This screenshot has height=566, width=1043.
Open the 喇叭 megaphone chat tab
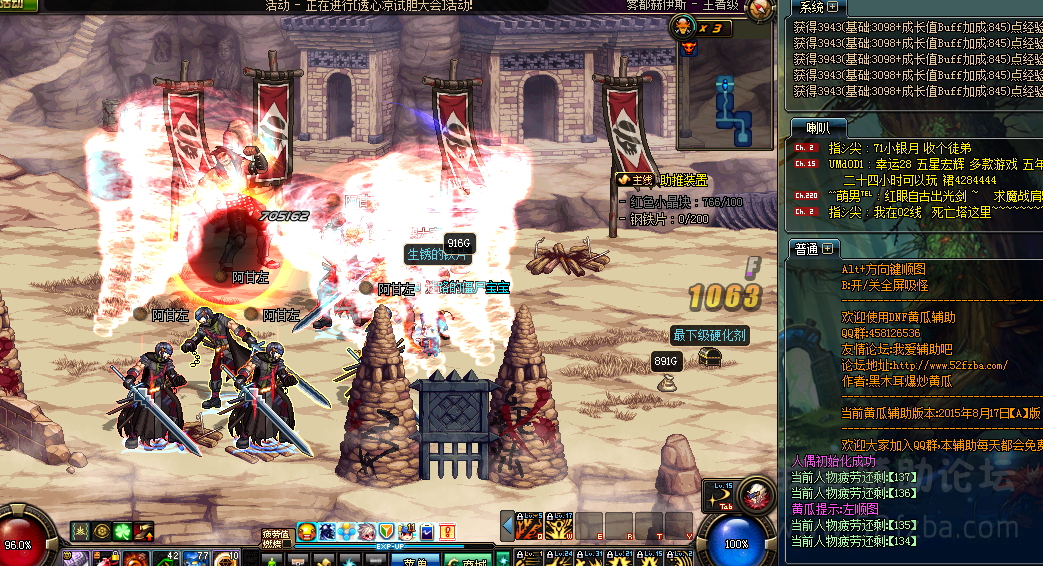(x=817, y=127)
